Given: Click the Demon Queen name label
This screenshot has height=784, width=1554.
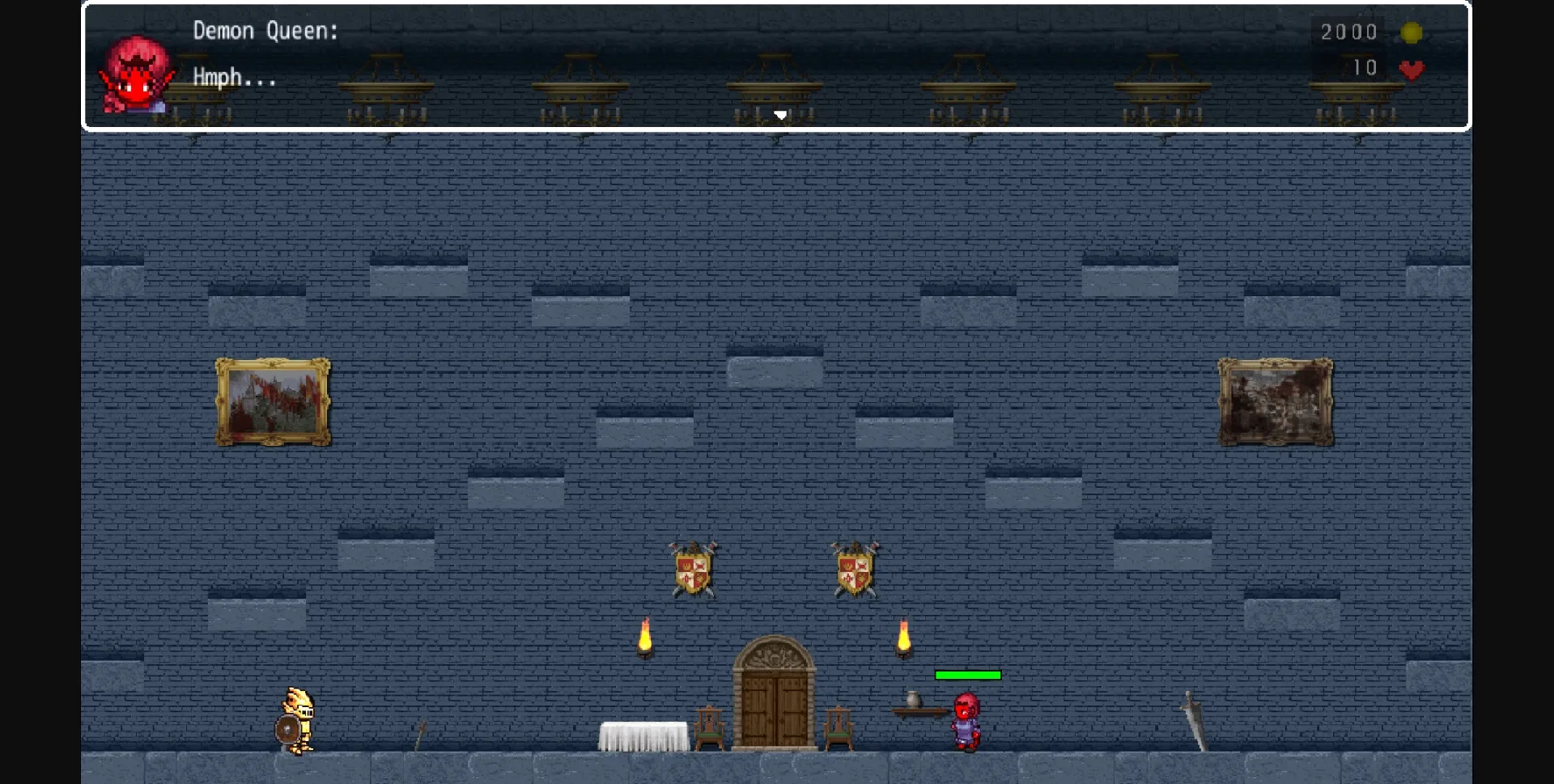Looking at the screenshot, I should 264,30.
